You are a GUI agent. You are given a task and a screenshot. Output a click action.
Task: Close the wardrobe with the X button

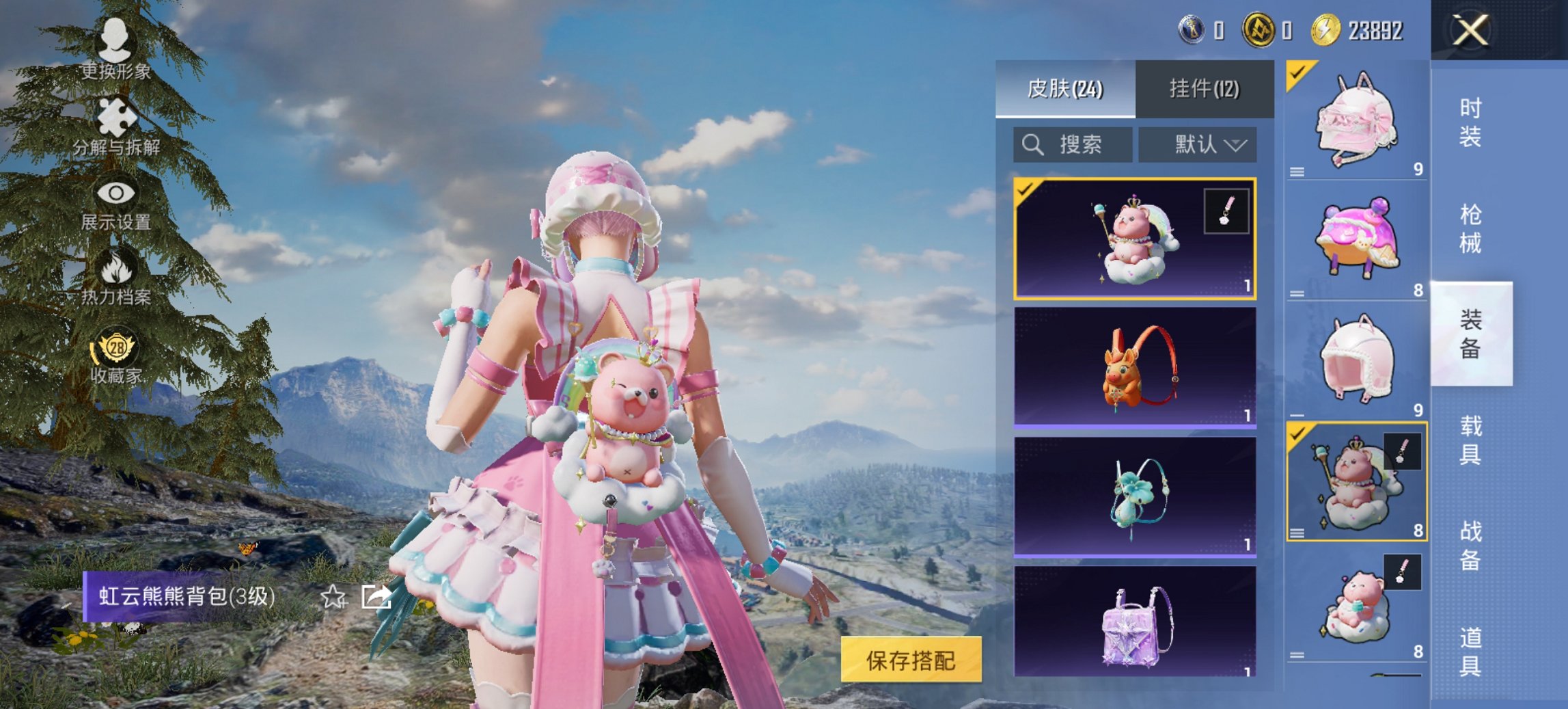coord(1470,30)
